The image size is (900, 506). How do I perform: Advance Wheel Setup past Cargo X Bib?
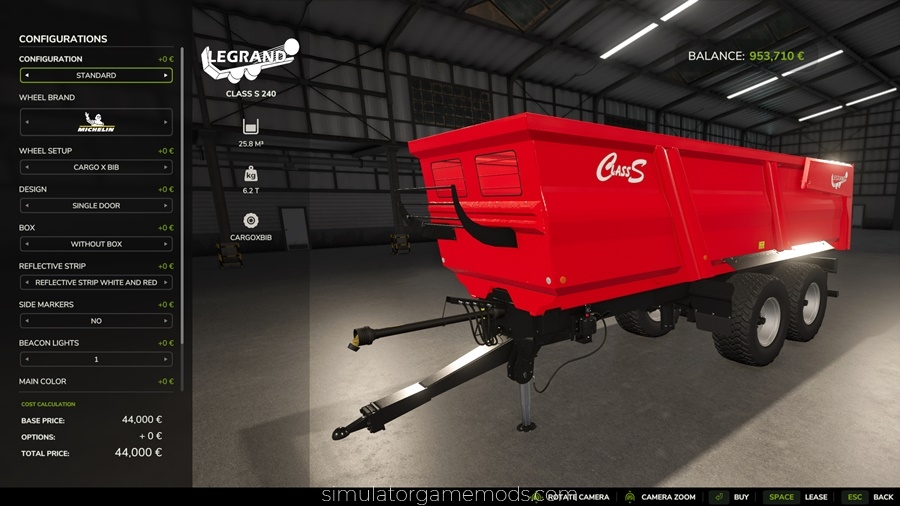(166, 167)
